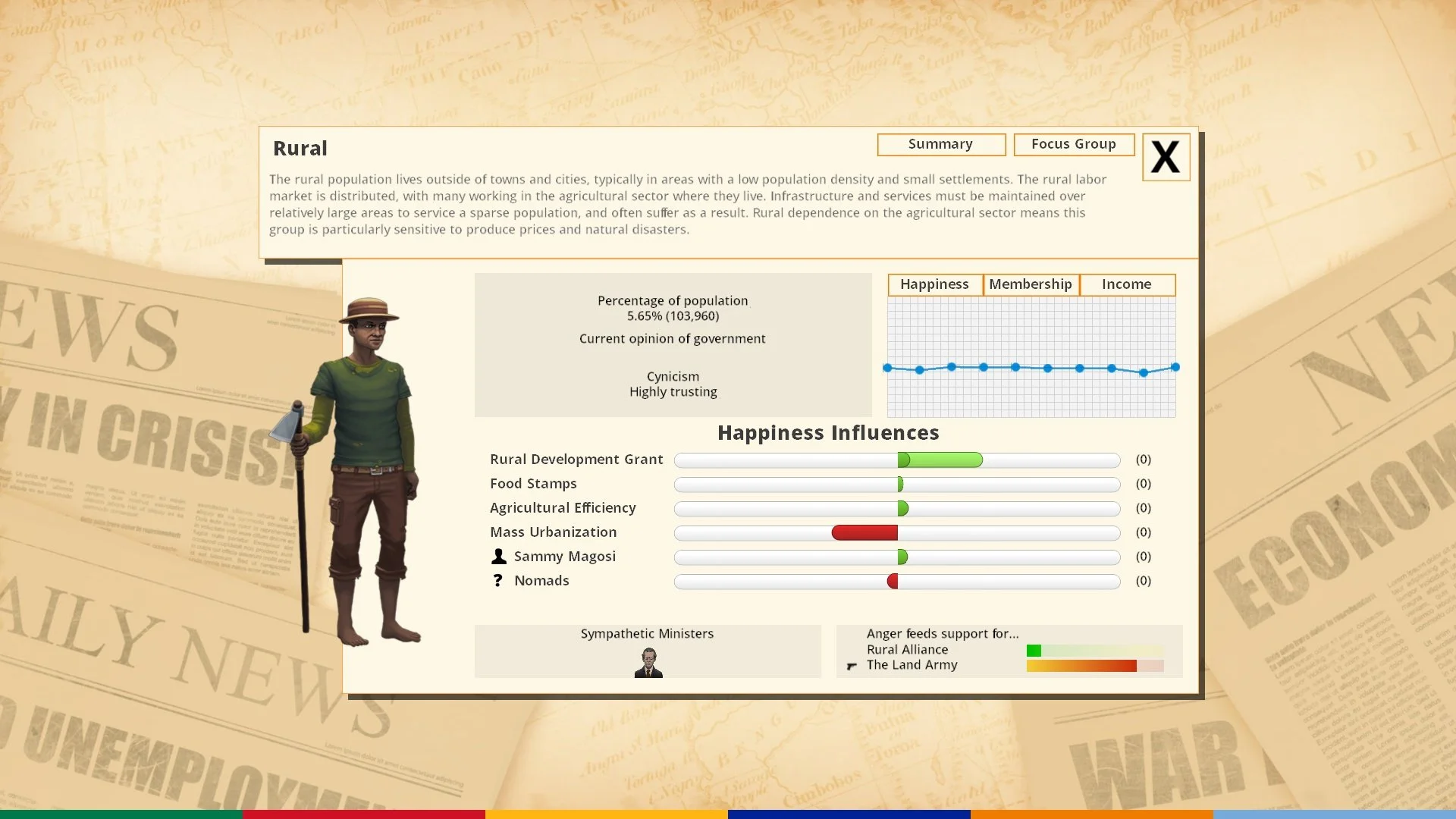Click The Land Army orange support bar

(1081, 666)
